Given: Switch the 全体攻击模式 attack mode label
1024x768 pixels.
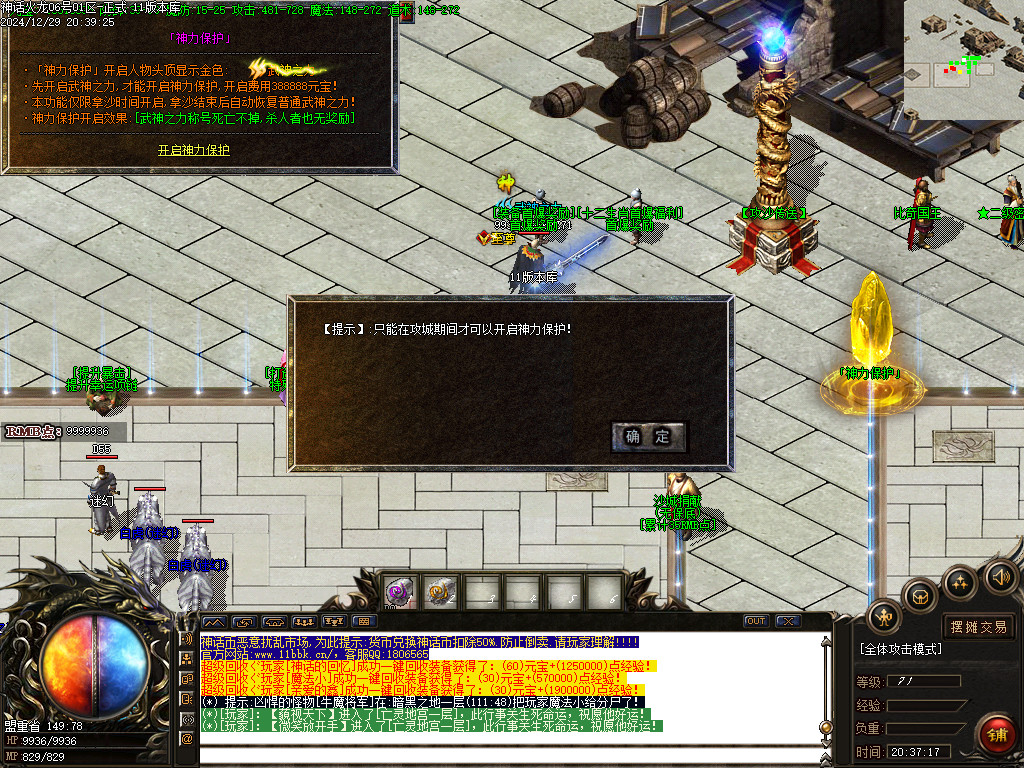Looking at the screenshot, I should click(900, 649).
